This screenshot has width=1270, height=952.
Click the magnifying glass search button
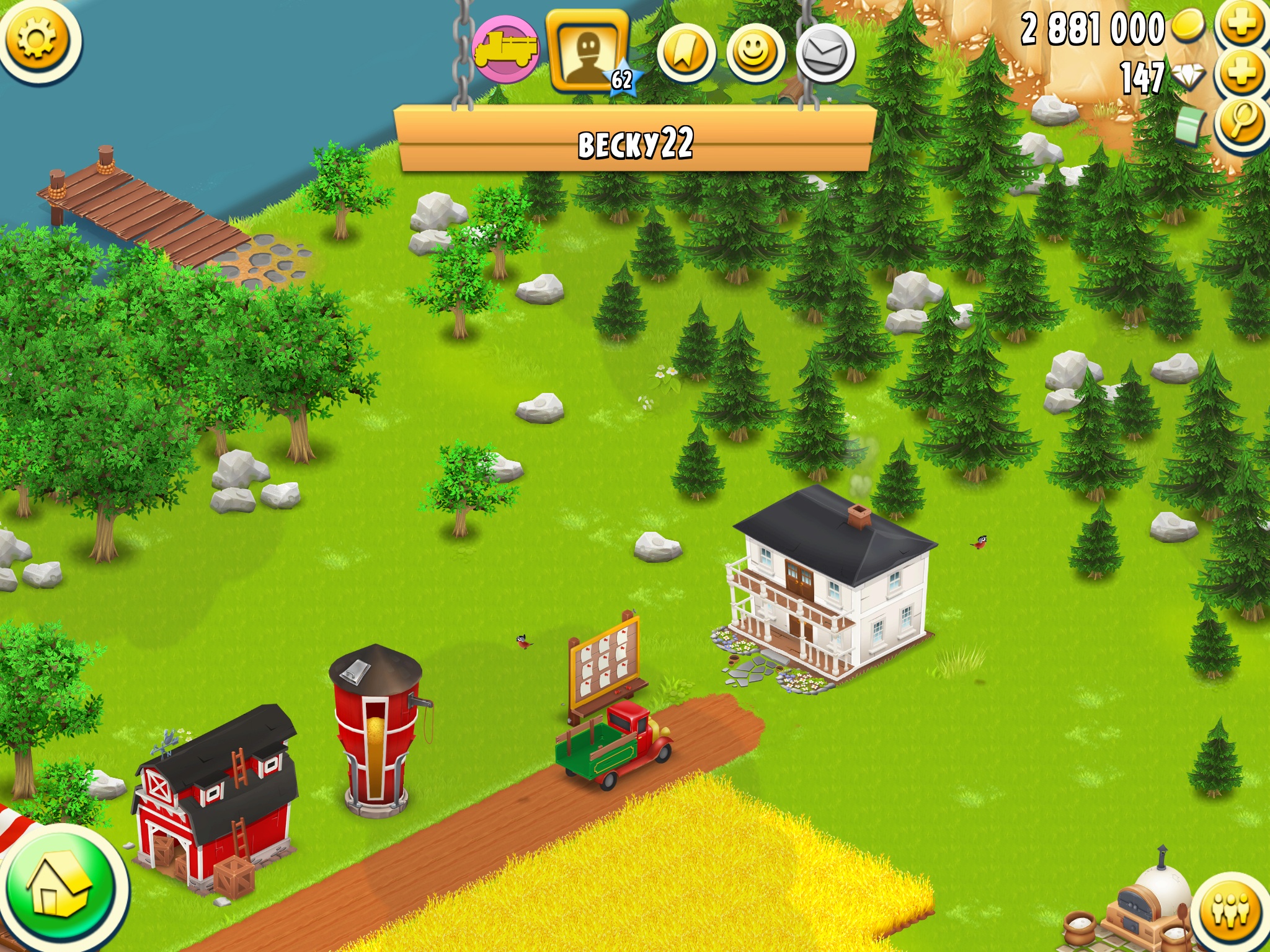pyautogui.click(x=1243, y=121)
